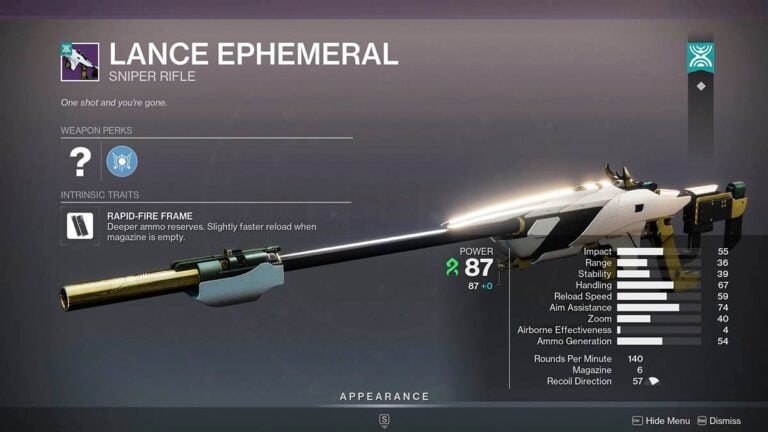Select the Rapid-Fire Frame intrinsic trait icon
Image resolution: width=768 pixels, height=432 pixels.
pyautogui.click(x=79, y=226)
